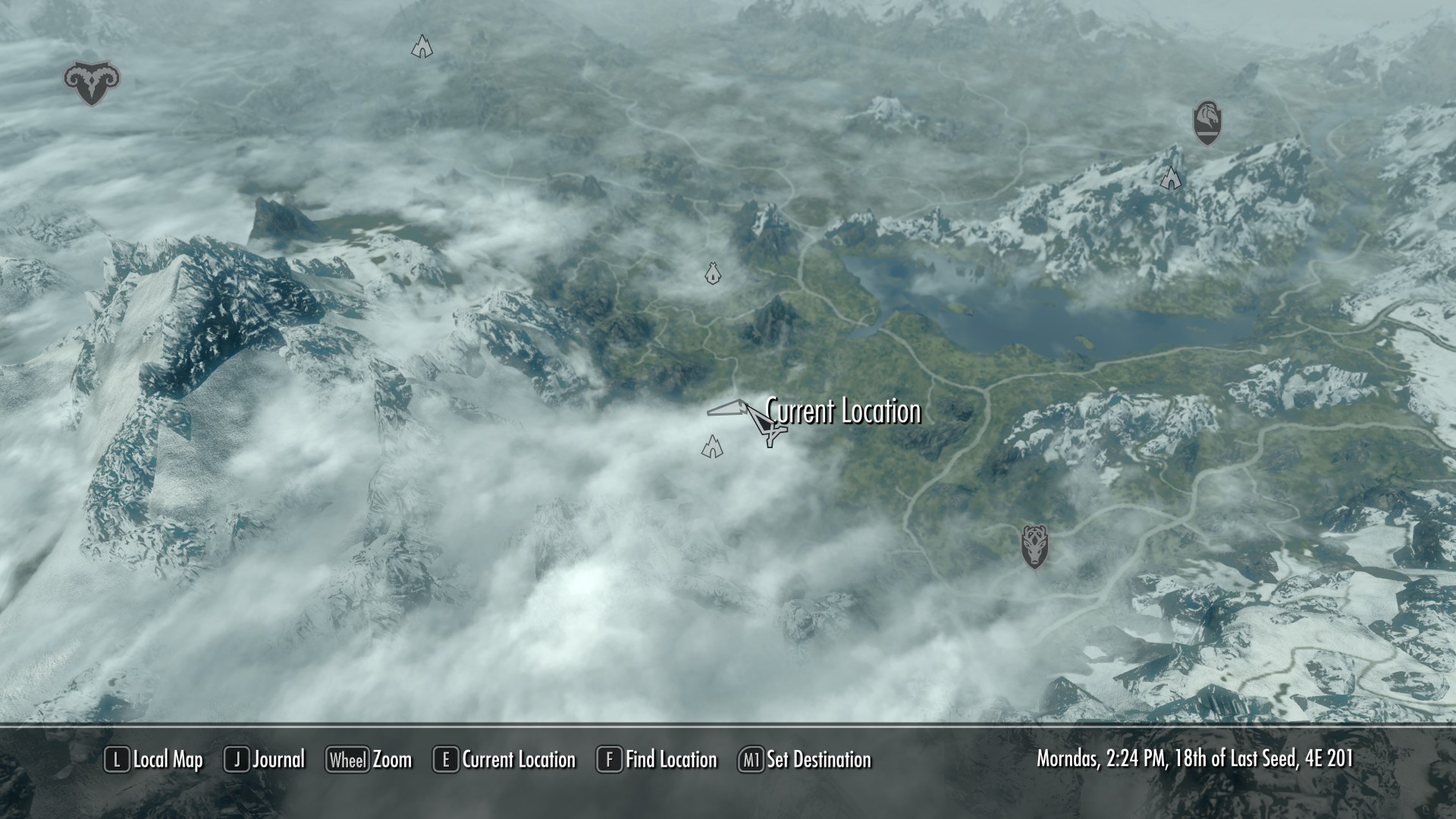
Task: Select the cave marker below the Whiterun crest
Action: pyautogui.click(x=1171, y=178)
